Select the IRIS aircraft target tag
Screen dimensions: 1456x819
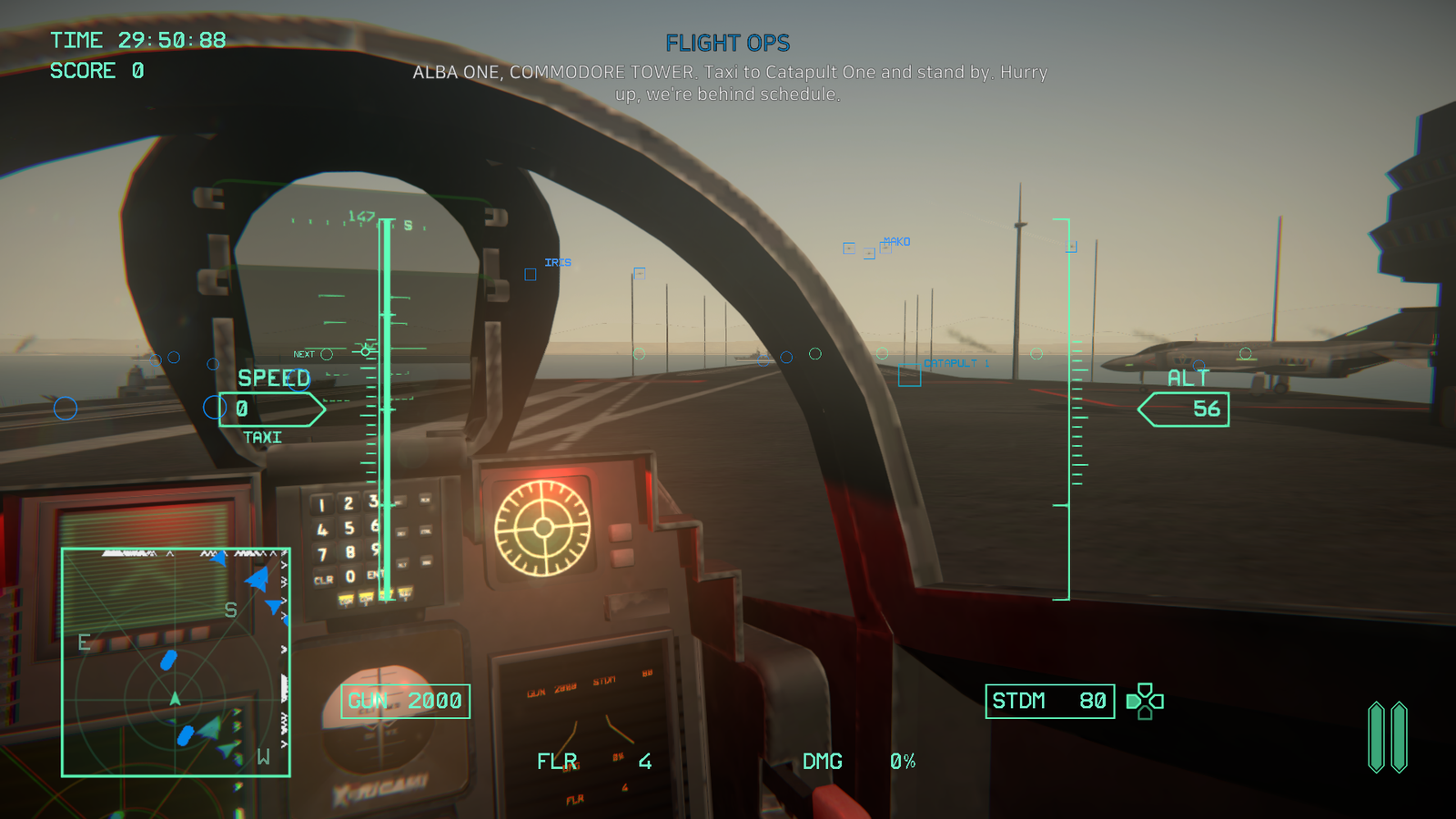click(x=556, y=262)
